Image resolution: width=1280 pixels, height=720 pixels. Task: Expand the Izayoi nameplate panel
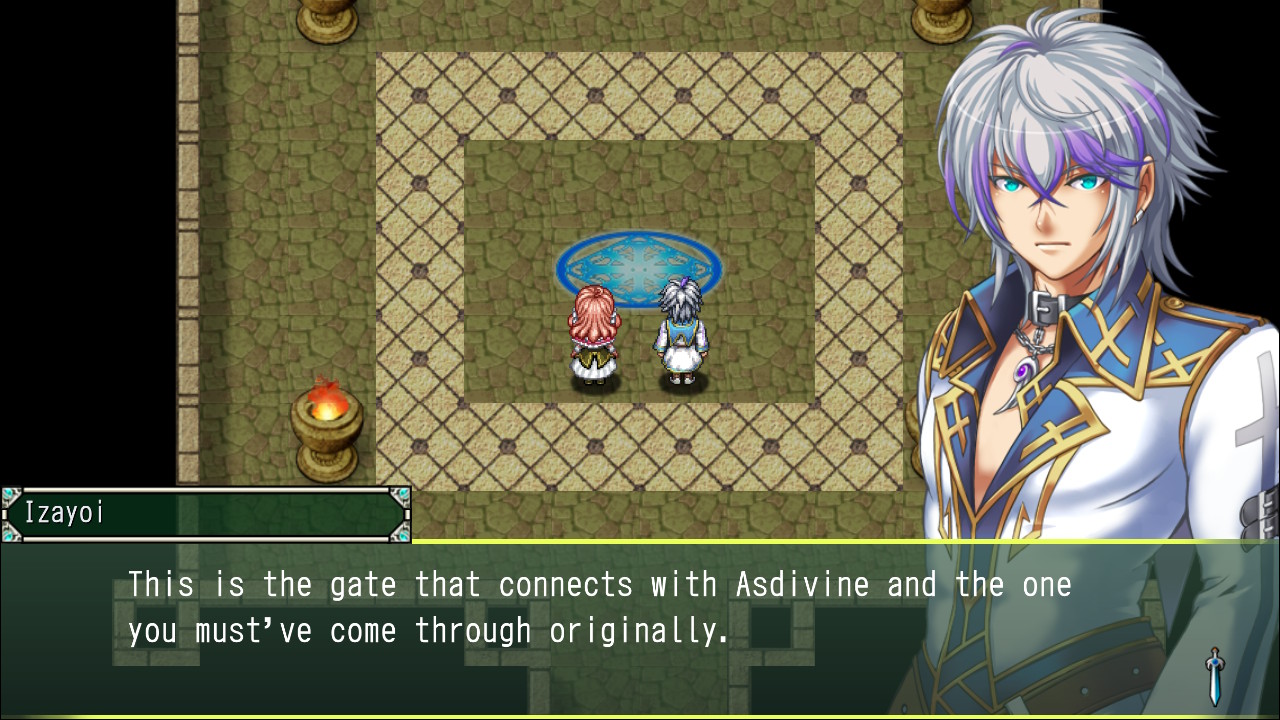pos(205,515)
